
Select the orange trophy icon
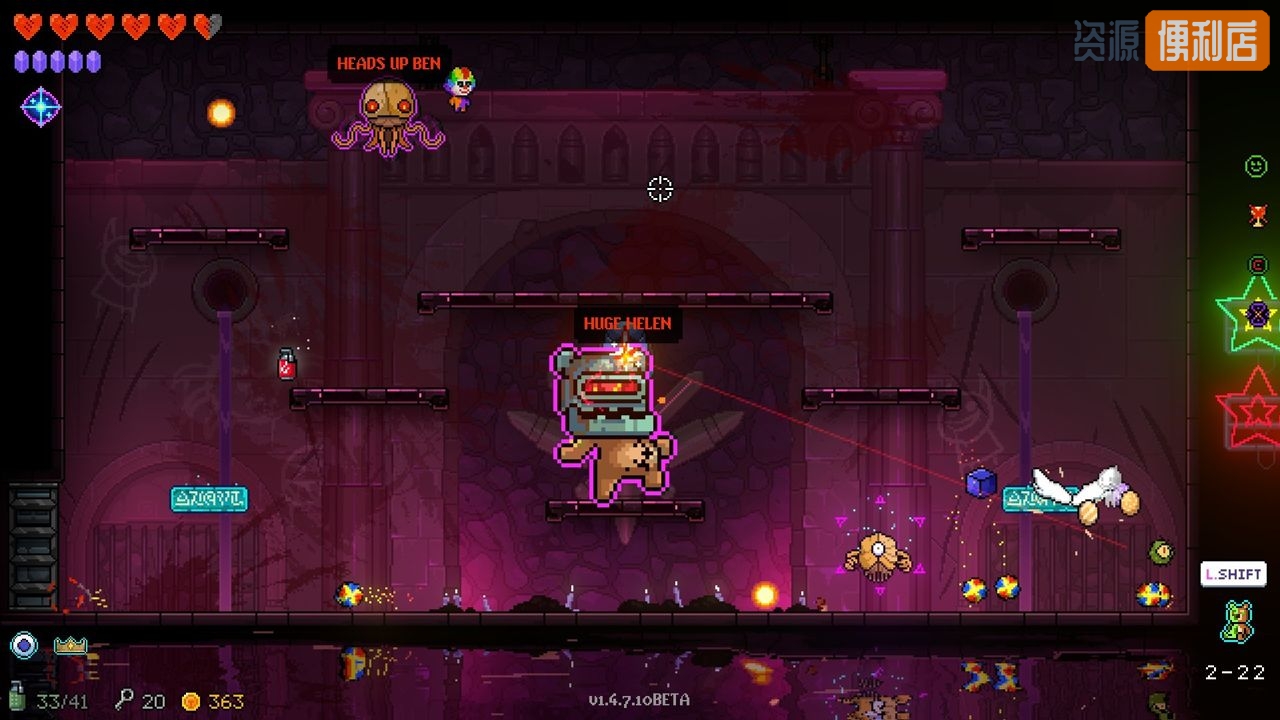(x=1258, y=215)
